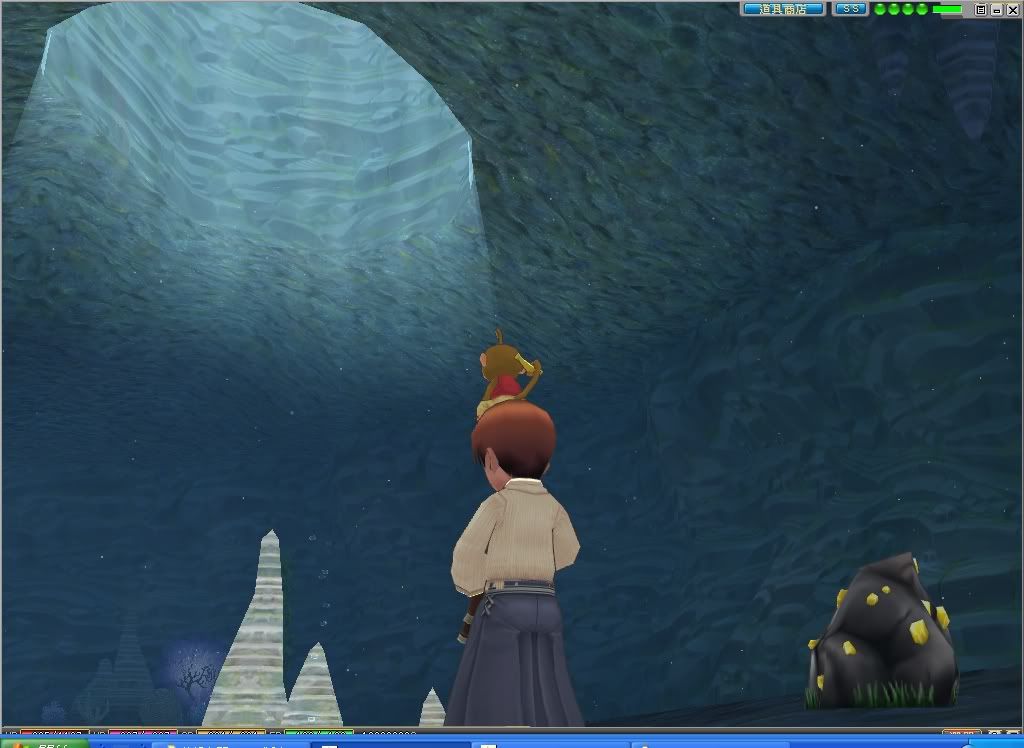1024x748 pixels.
Task: Click the SS screenshot button
Action: tap(851, 9)
